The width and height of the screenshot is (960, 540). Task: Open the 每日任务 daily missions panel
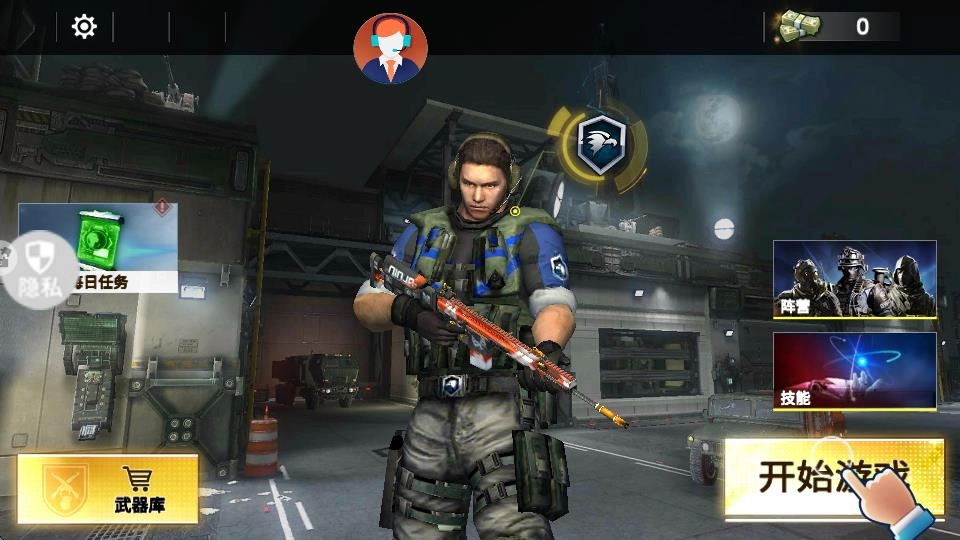coord(110,247)
